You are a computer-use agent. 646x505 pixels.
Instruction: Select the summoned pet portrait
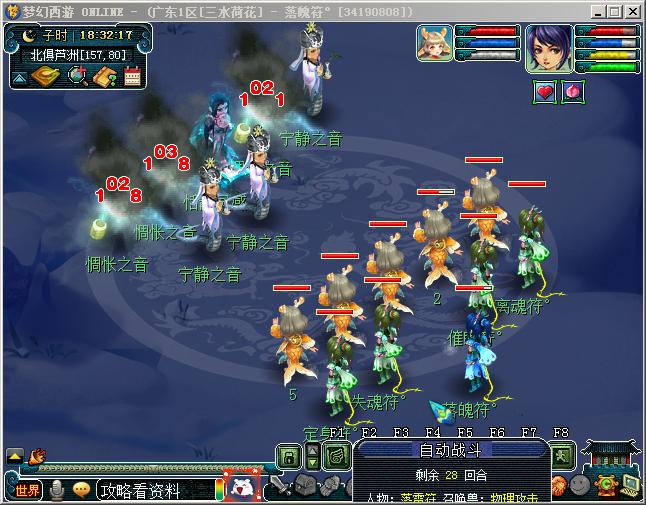[434, 43]
